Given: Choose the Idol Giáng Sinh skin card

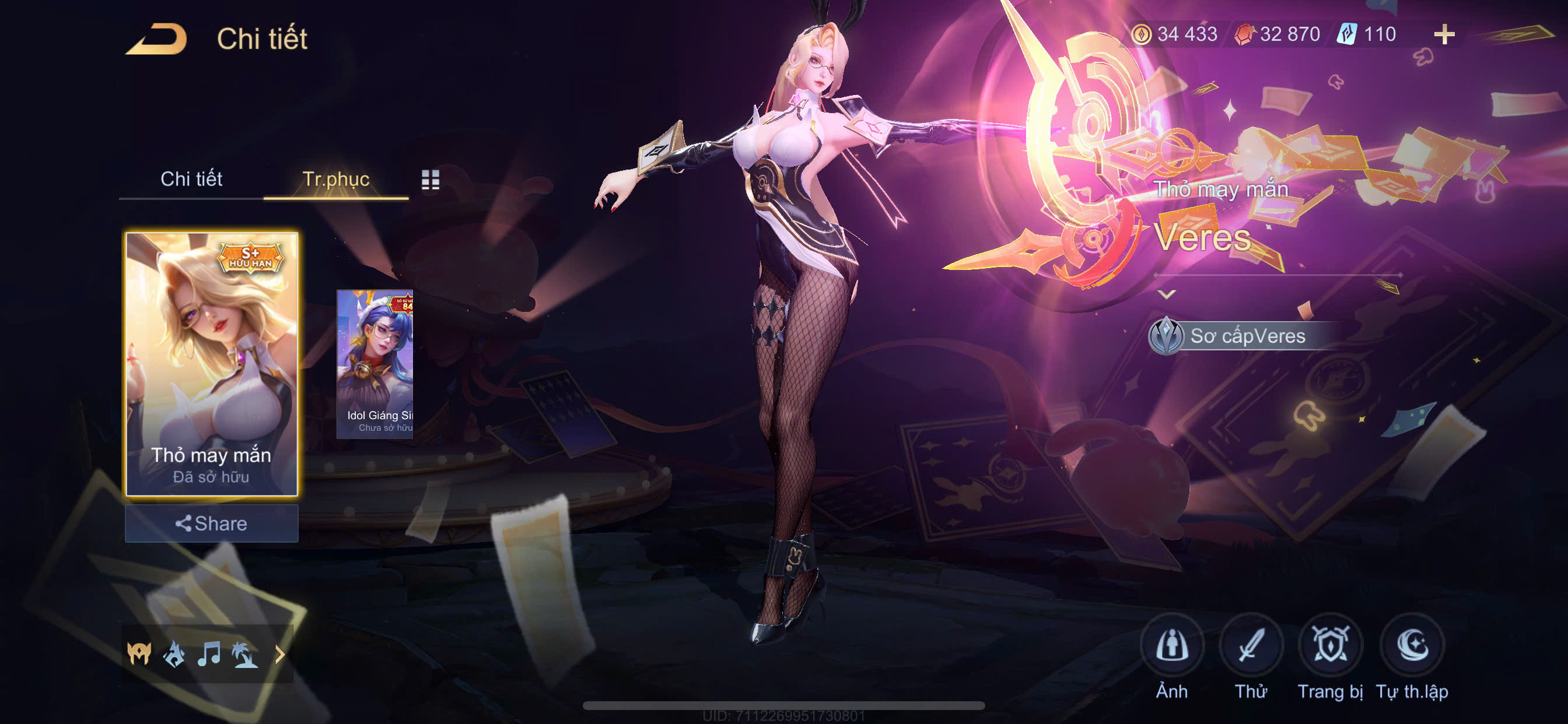Looking at the screenshot, I should coord(375,364).
